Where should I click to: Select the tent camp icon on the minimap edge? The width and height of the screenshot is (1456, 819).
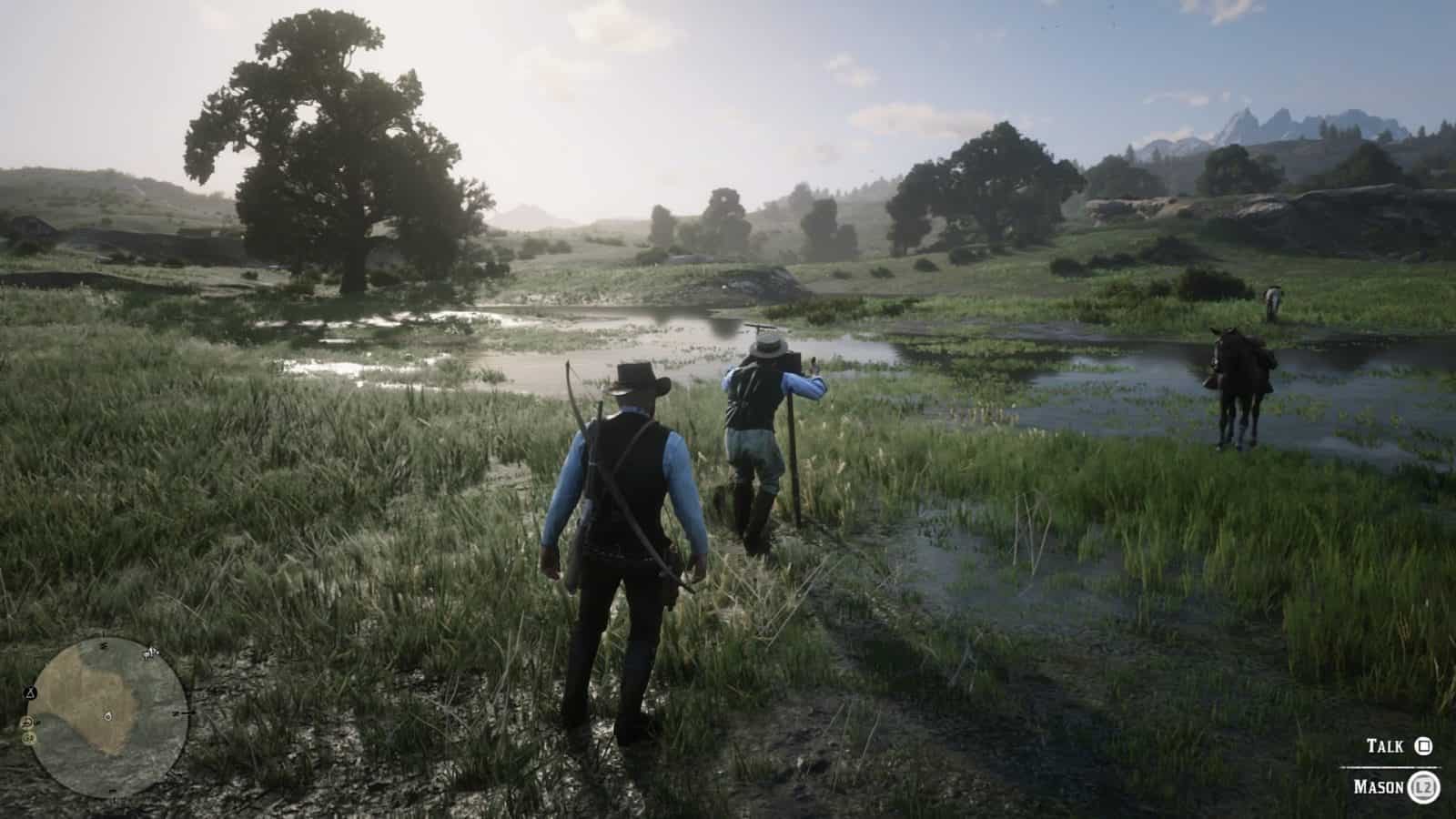[x=31, y=693]
